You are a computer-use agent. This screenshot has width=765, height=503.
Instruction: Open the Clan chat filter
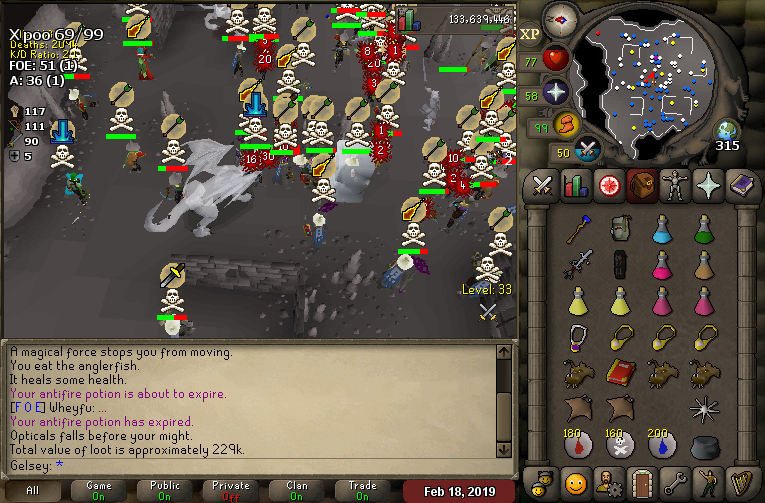tap(297, 491)
